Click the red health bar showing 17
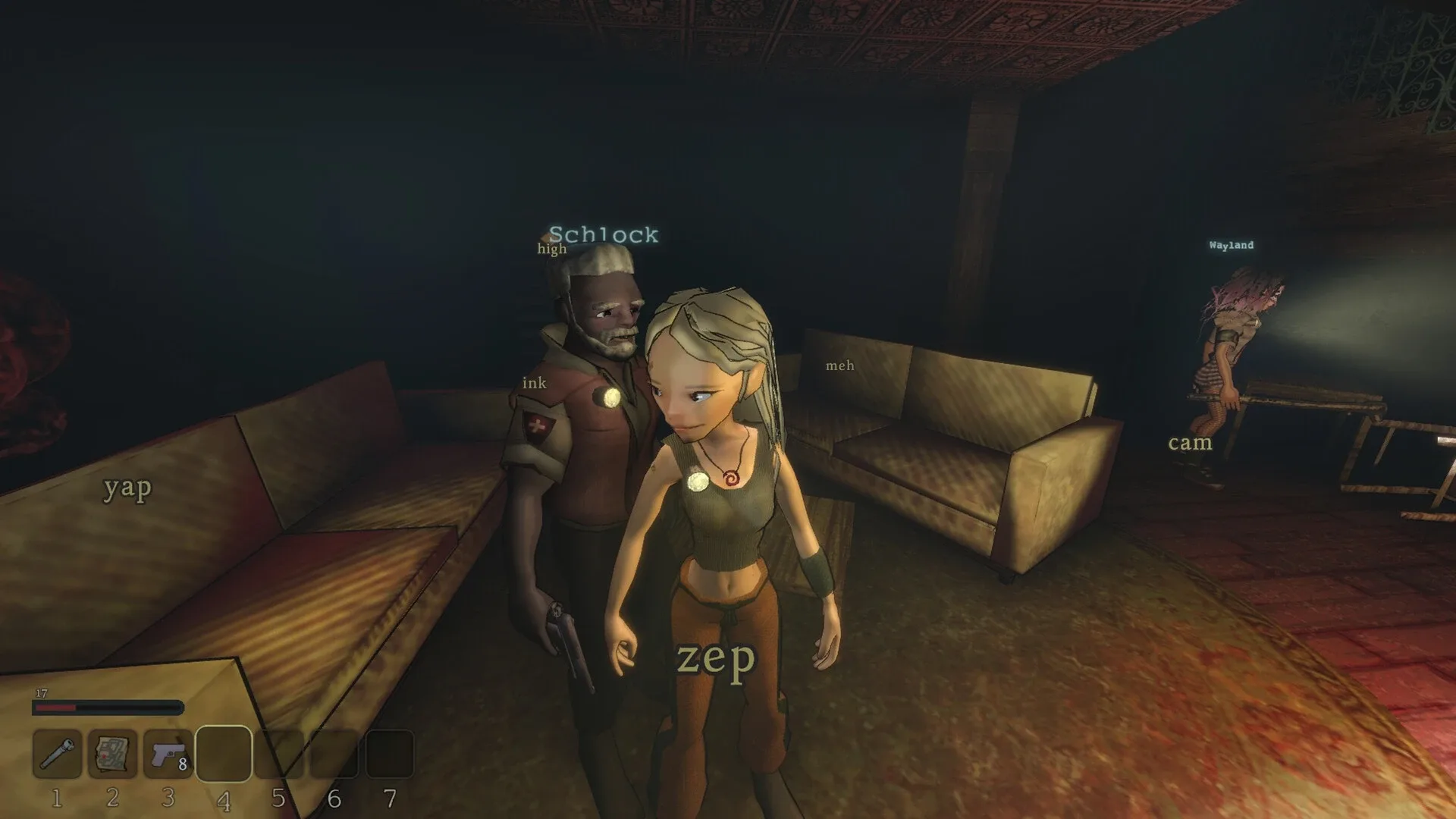Image resolution: width=1456 pixels, height=819 pixels. pos(108,707)
